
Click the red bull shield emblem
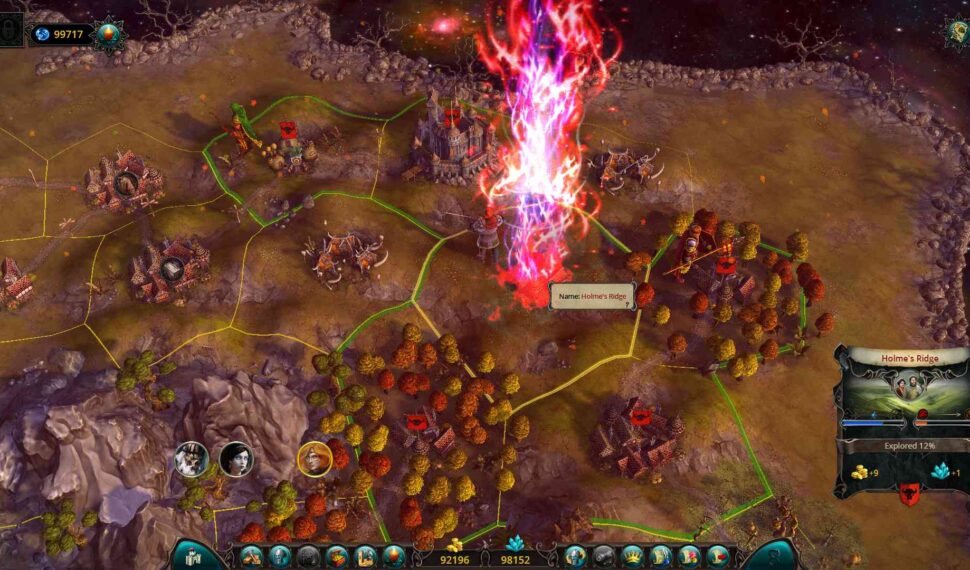[x=909, y=493]
